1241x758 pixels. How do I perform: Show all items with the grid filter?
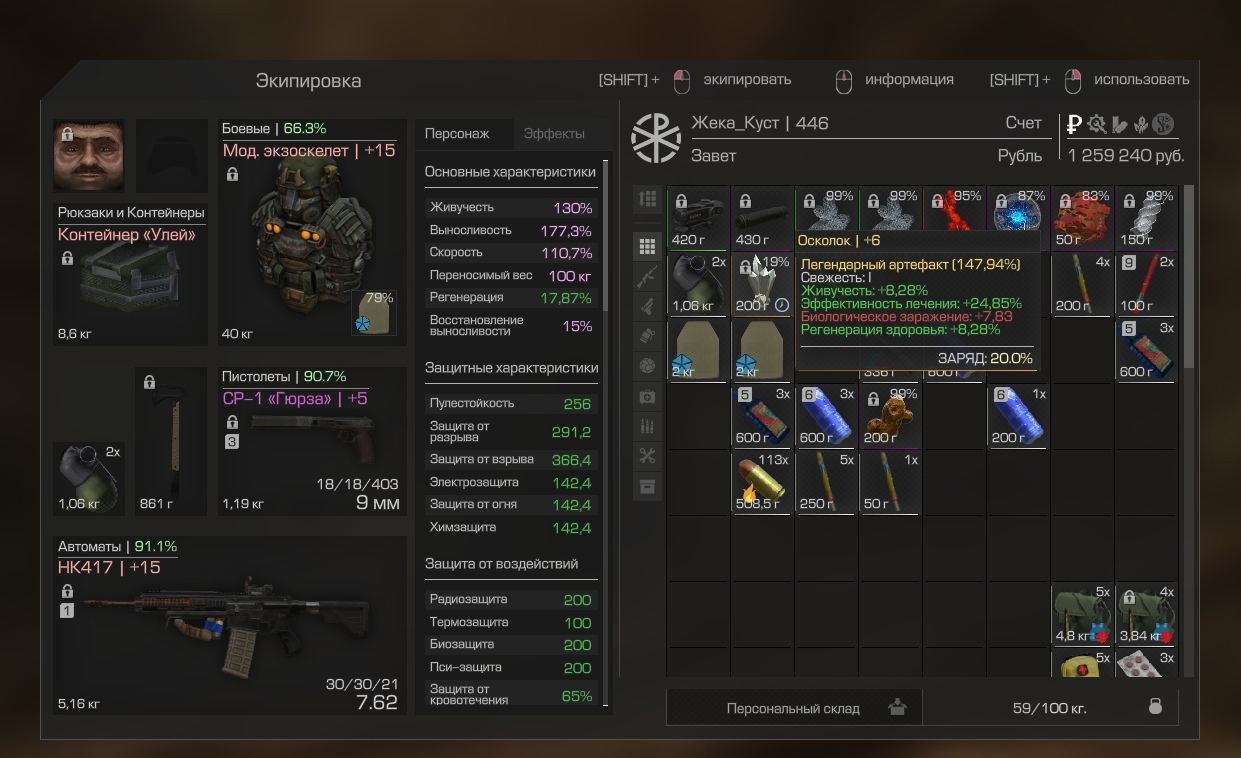(647, 246)
